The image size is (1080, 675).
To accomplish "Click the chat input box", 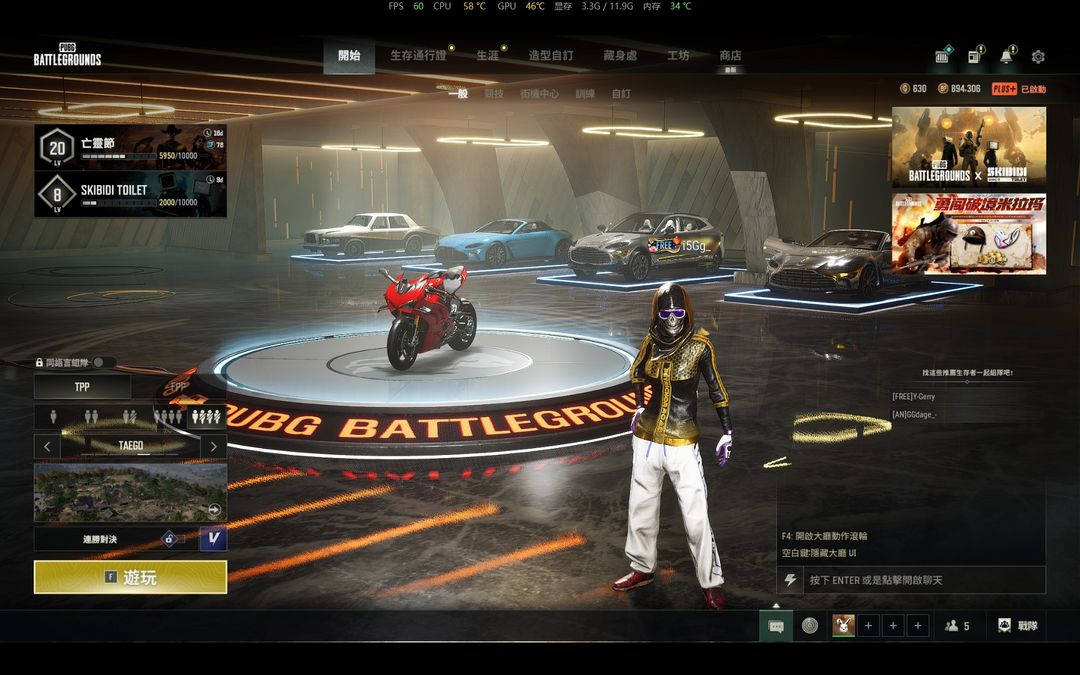I will coord(920,580).
